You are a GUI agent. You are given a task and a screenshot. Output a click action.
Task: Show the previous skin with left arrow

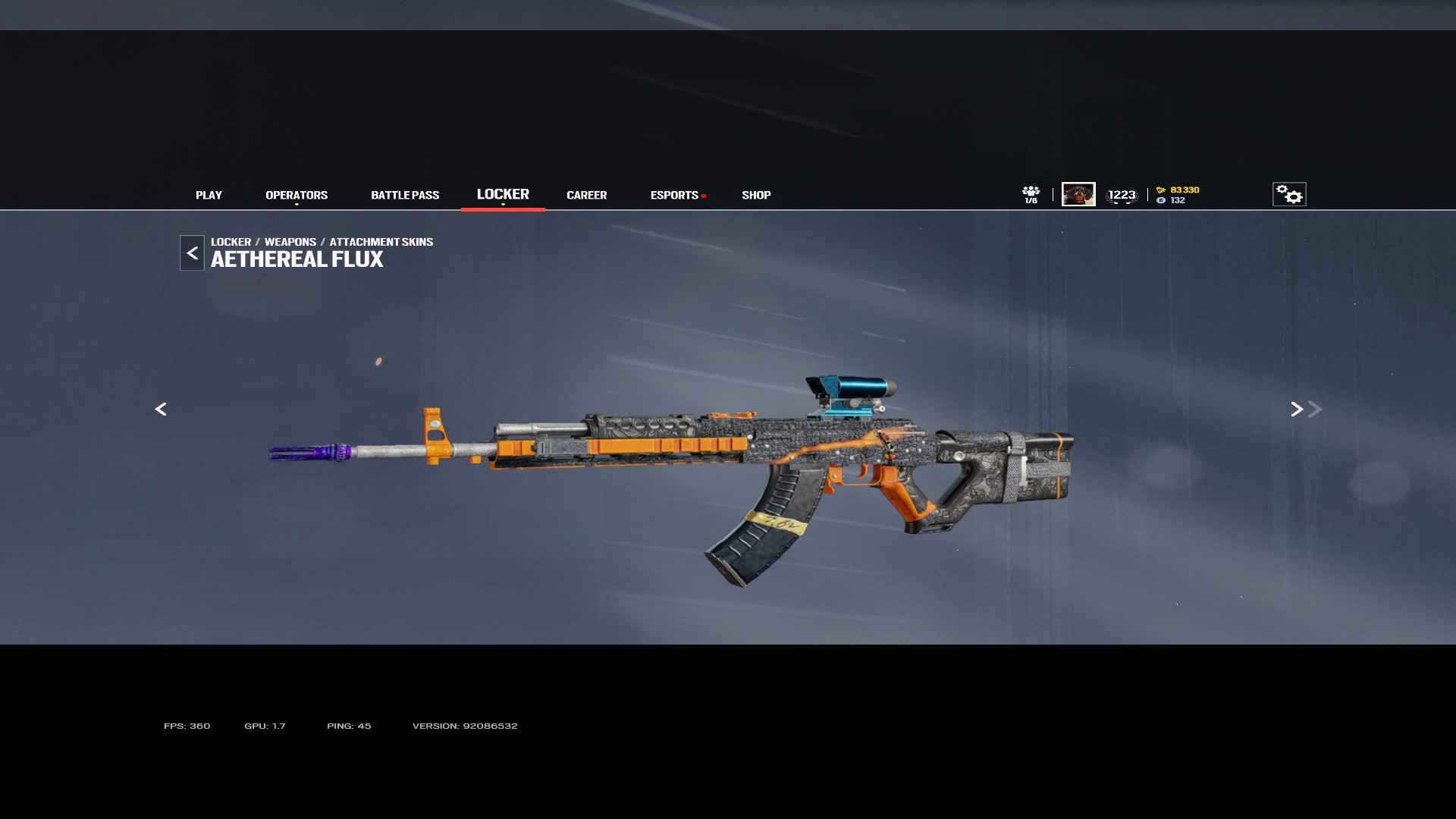click(x=161, y=409)
